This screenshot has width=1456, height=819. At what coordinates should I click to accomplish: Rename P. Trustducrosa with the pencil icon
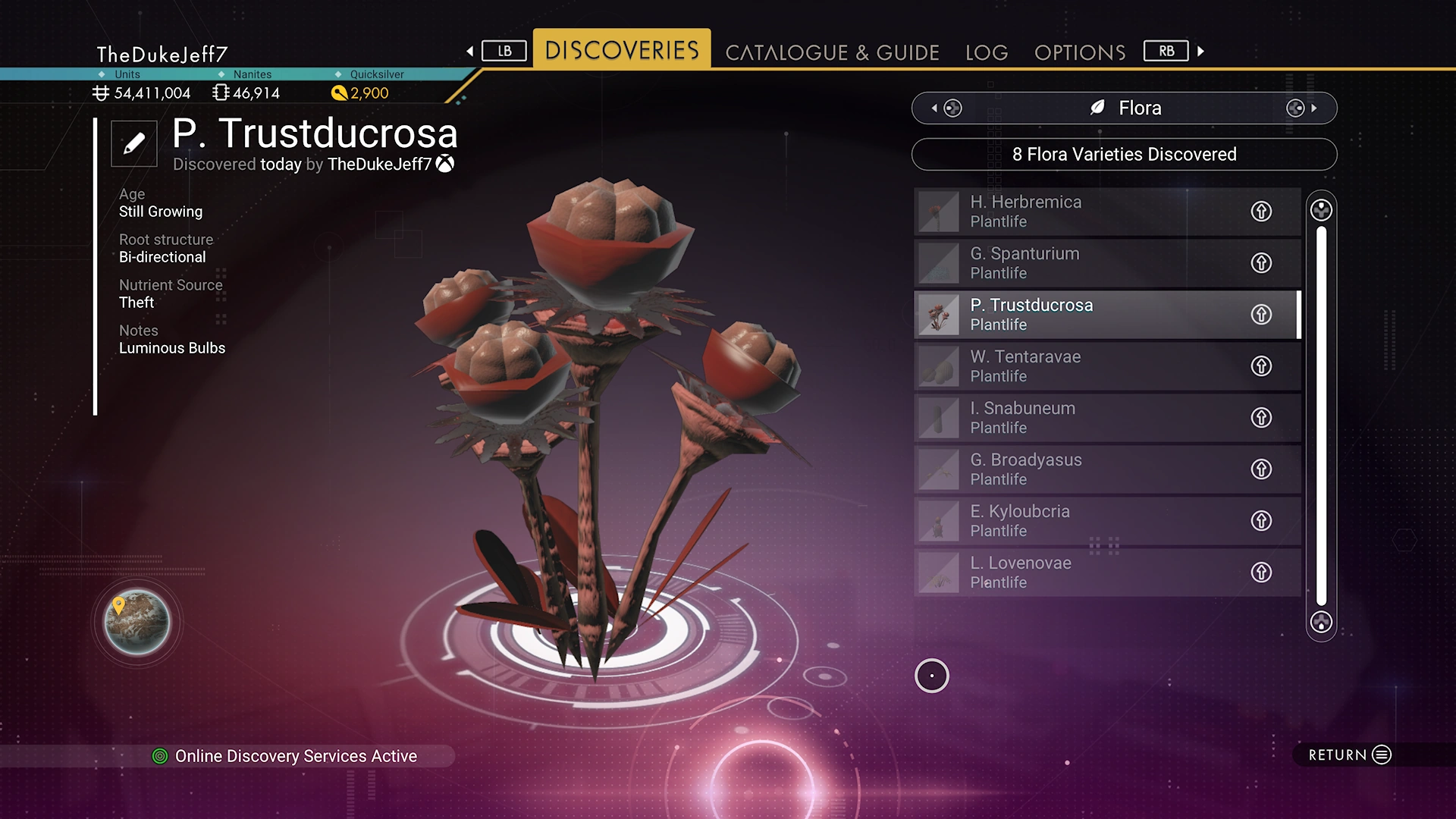134,143
